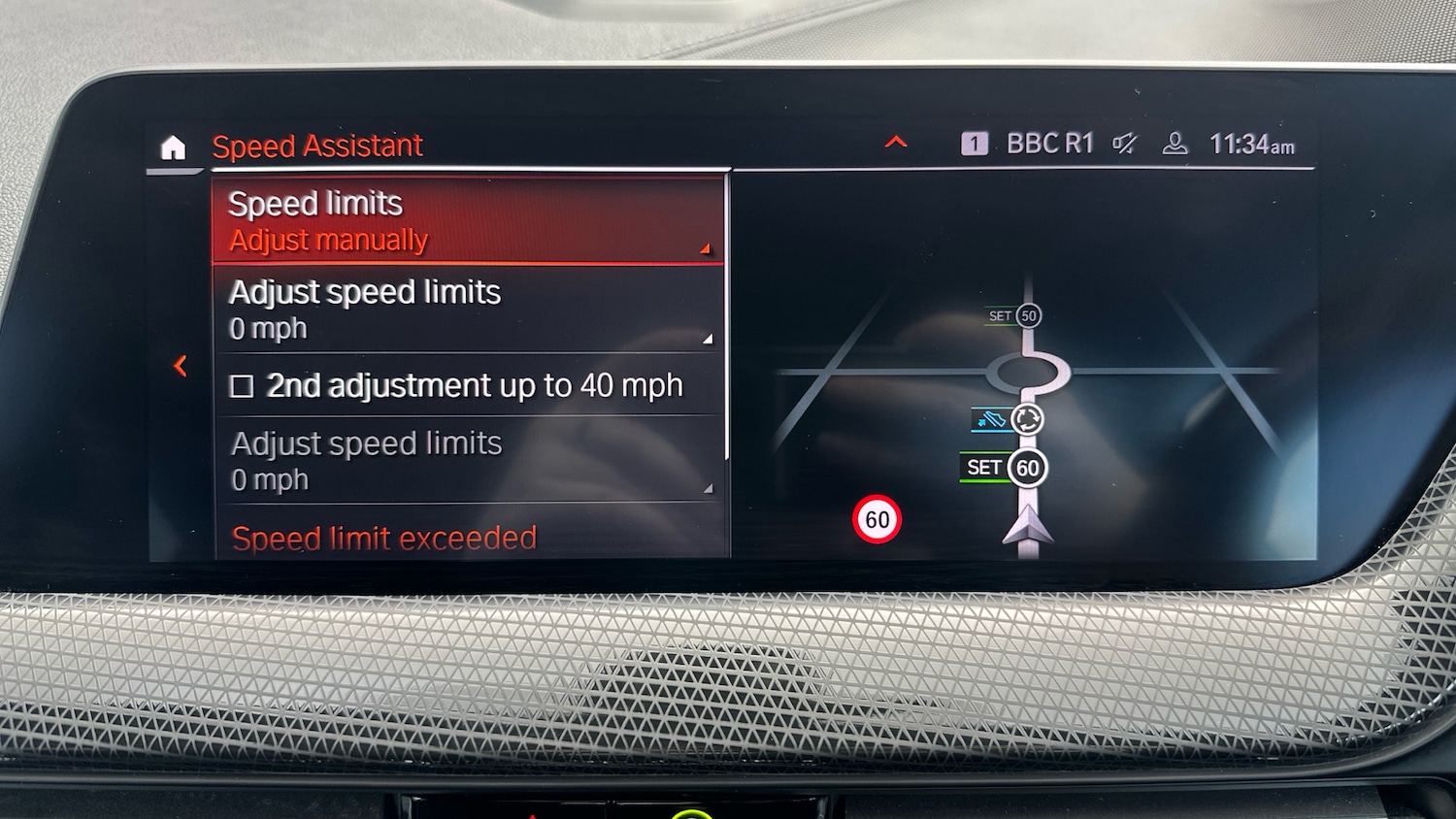Click the favorite preset 1 badge in status bar

pos(974,143)
